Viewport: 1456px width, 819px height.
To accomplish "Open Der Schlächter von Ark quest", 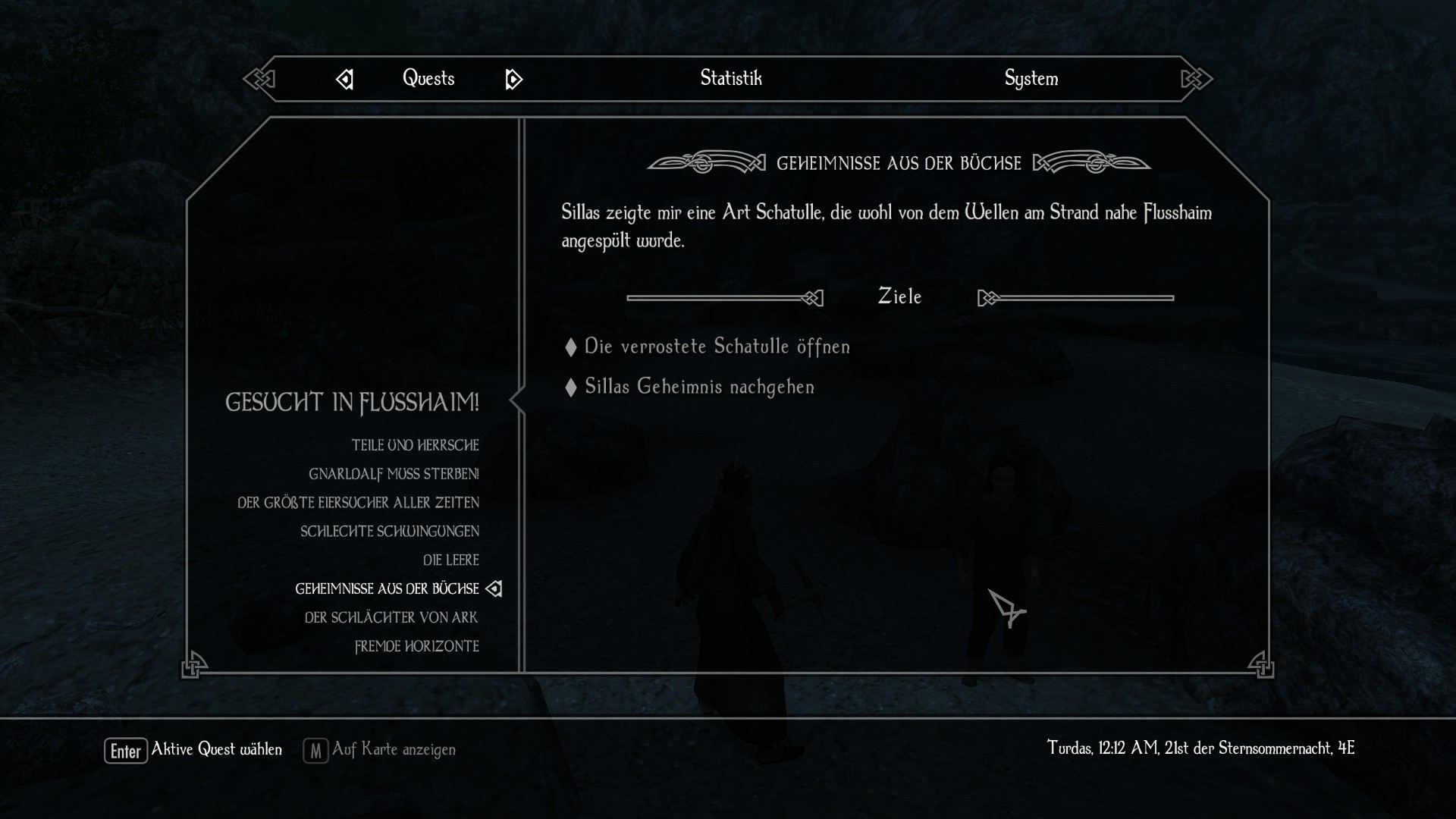I will [391, 618].
